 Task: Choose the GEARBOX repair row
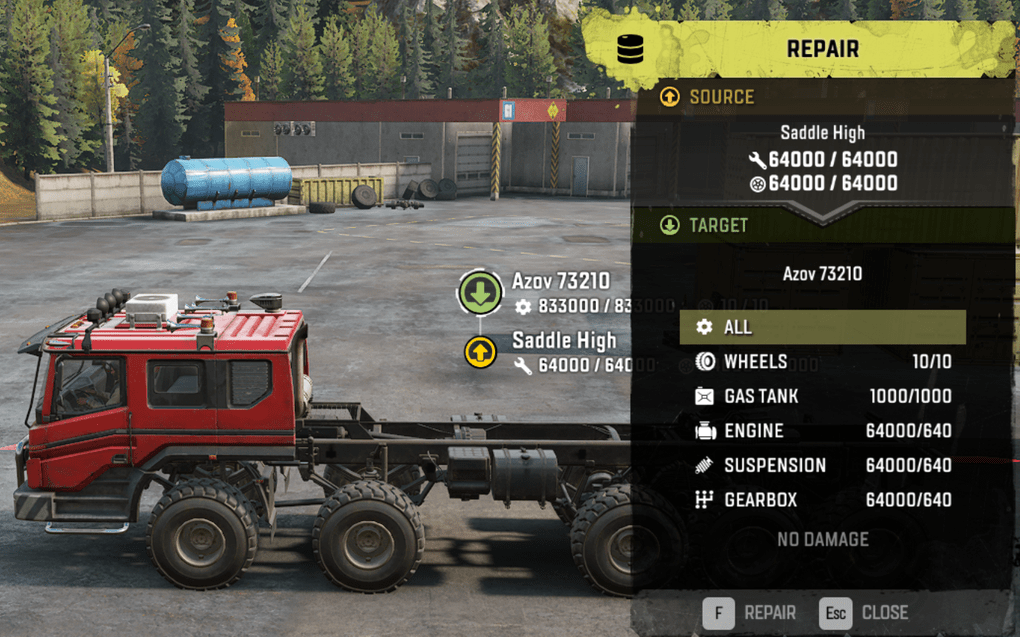pyautogui.click(x=822, y=500)
